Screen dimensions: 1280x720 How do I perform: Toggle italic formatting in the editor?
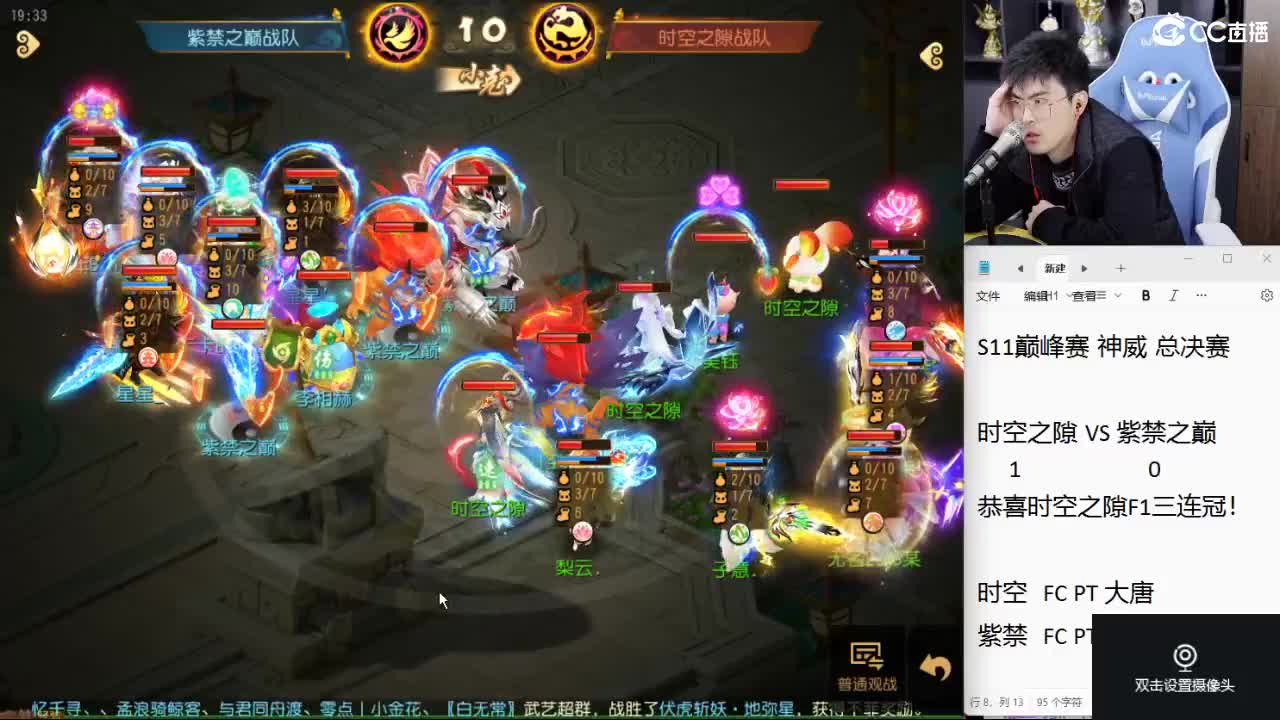(1172, 295)
